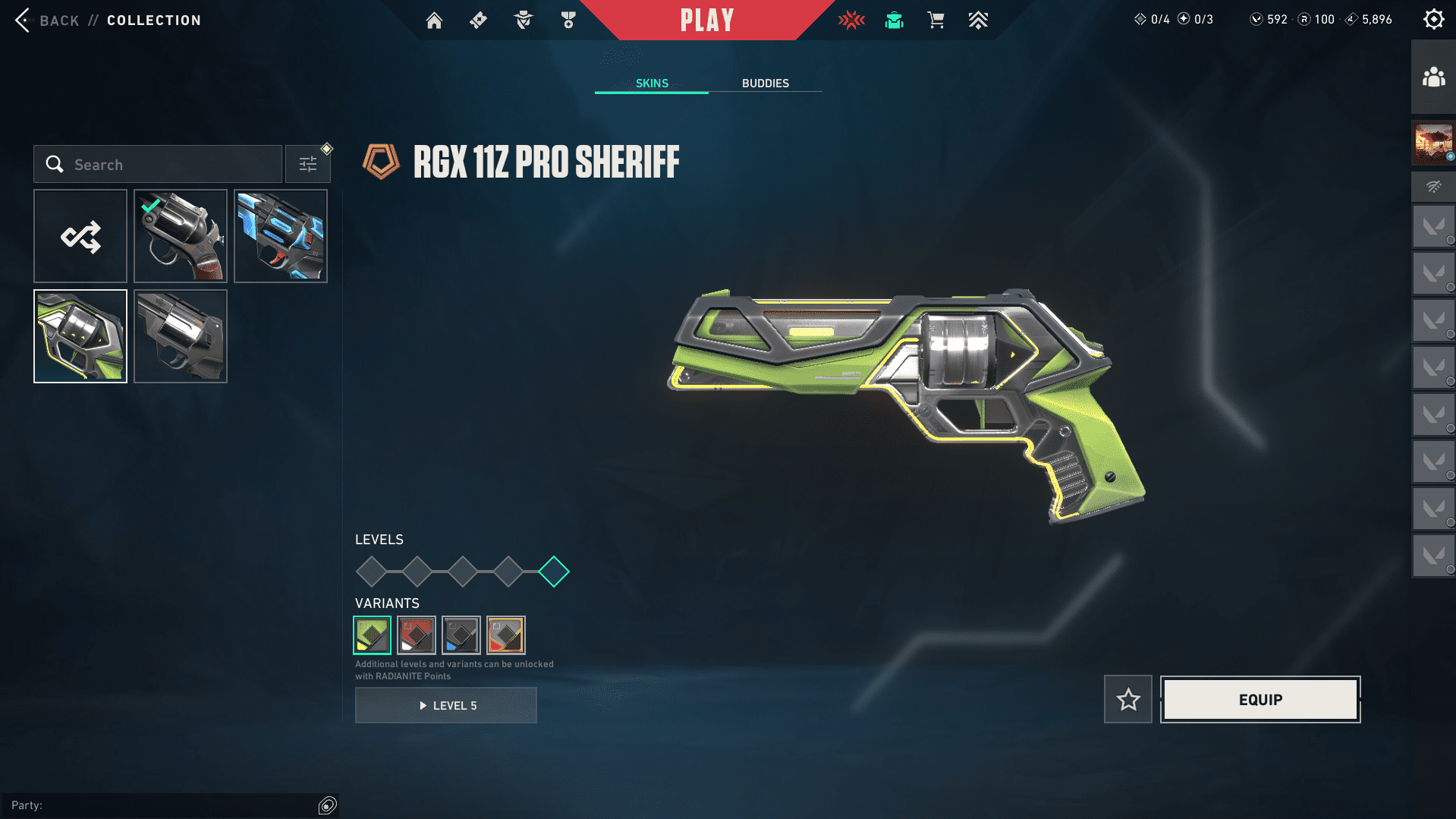
Task: Select the default Sheriff with checkmark
Action: click(181, 236)
